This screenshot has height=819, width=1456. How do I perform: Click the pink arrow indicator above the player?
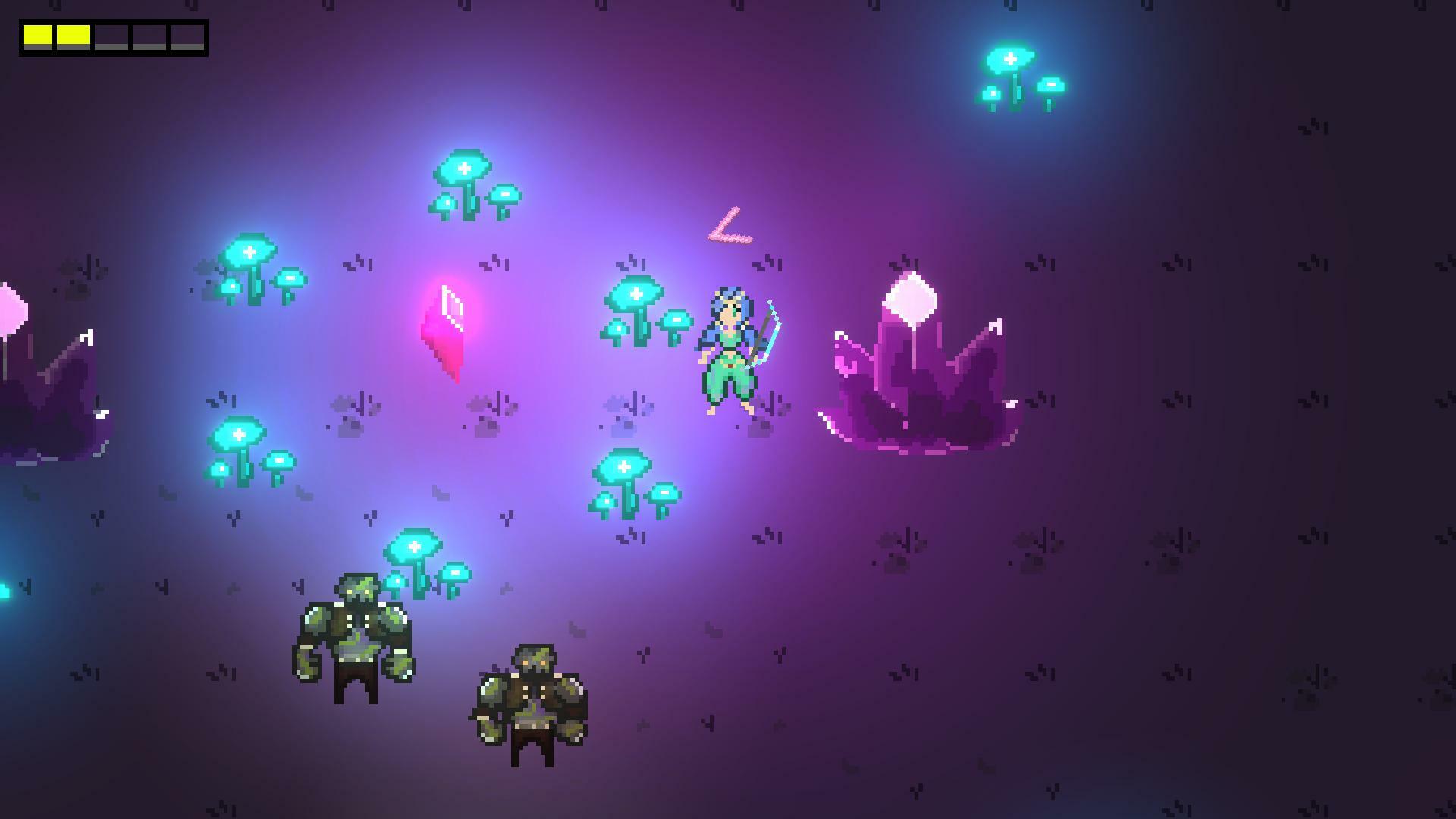pyautogui.click(x=730, y=227)
